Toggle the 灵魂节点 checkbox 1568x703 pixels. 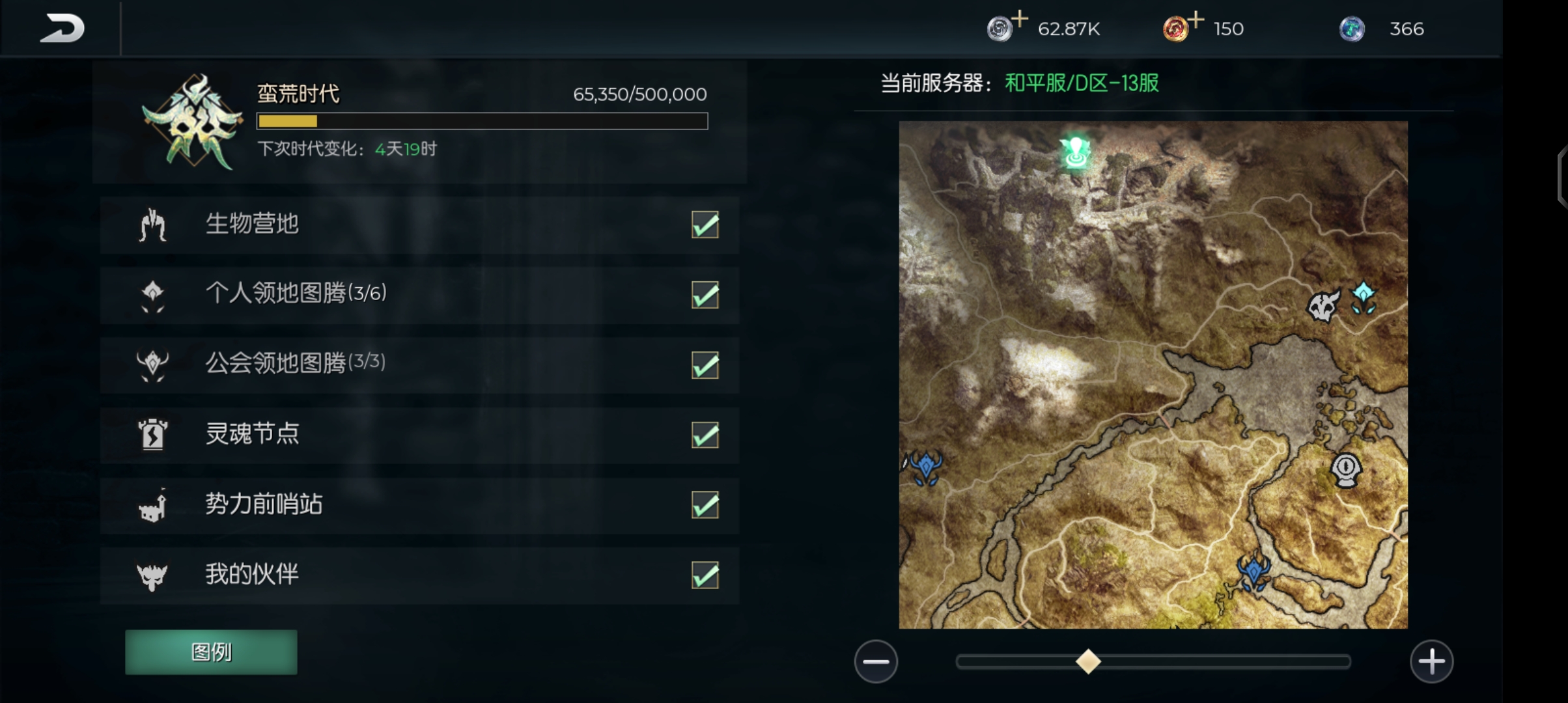tap(705, 435)
